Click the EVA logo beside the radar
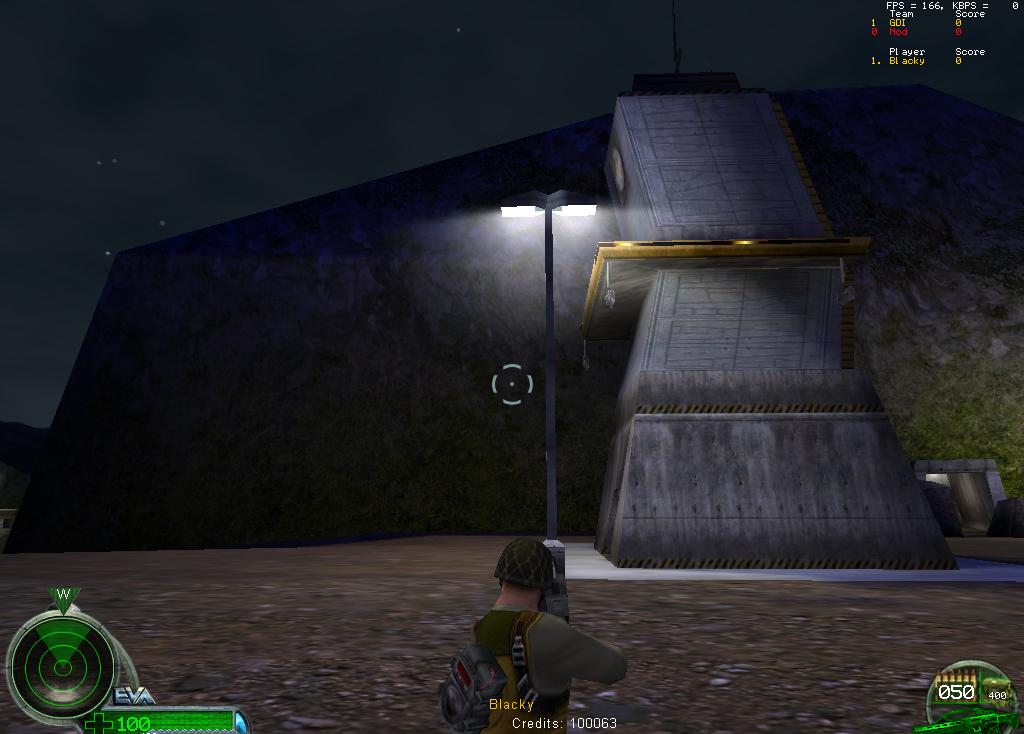The image size is (1024, 734). pos(133,697)
